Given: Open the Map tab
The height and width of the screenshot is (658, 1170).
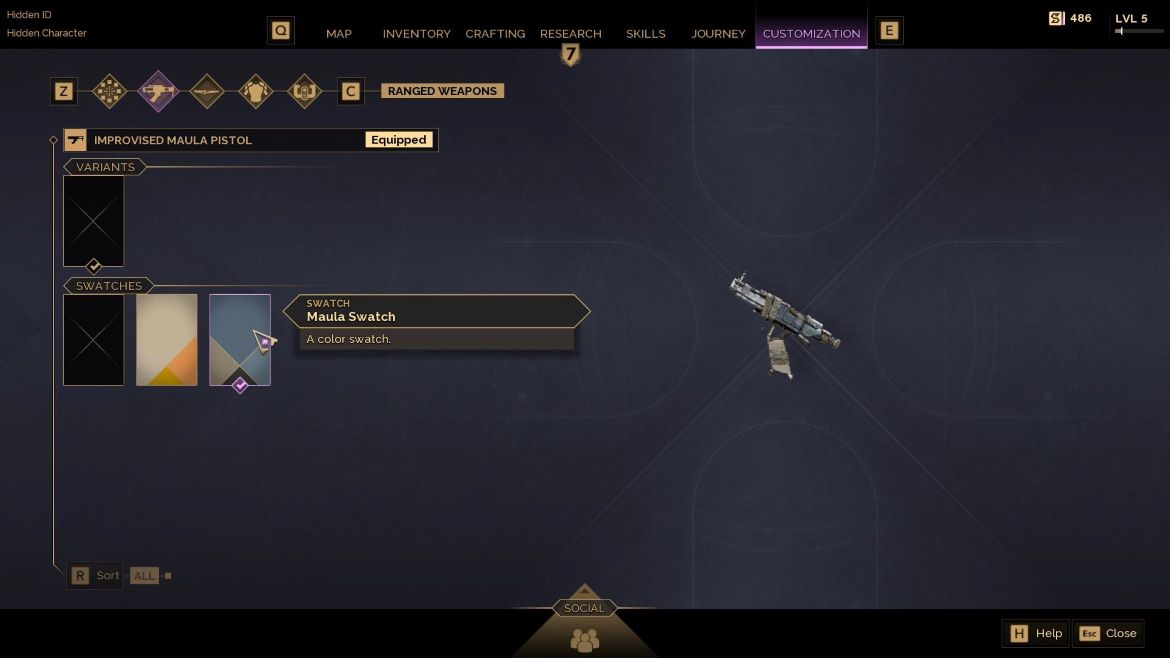Looking at the screenshot, I should click(x=339, y=34).
